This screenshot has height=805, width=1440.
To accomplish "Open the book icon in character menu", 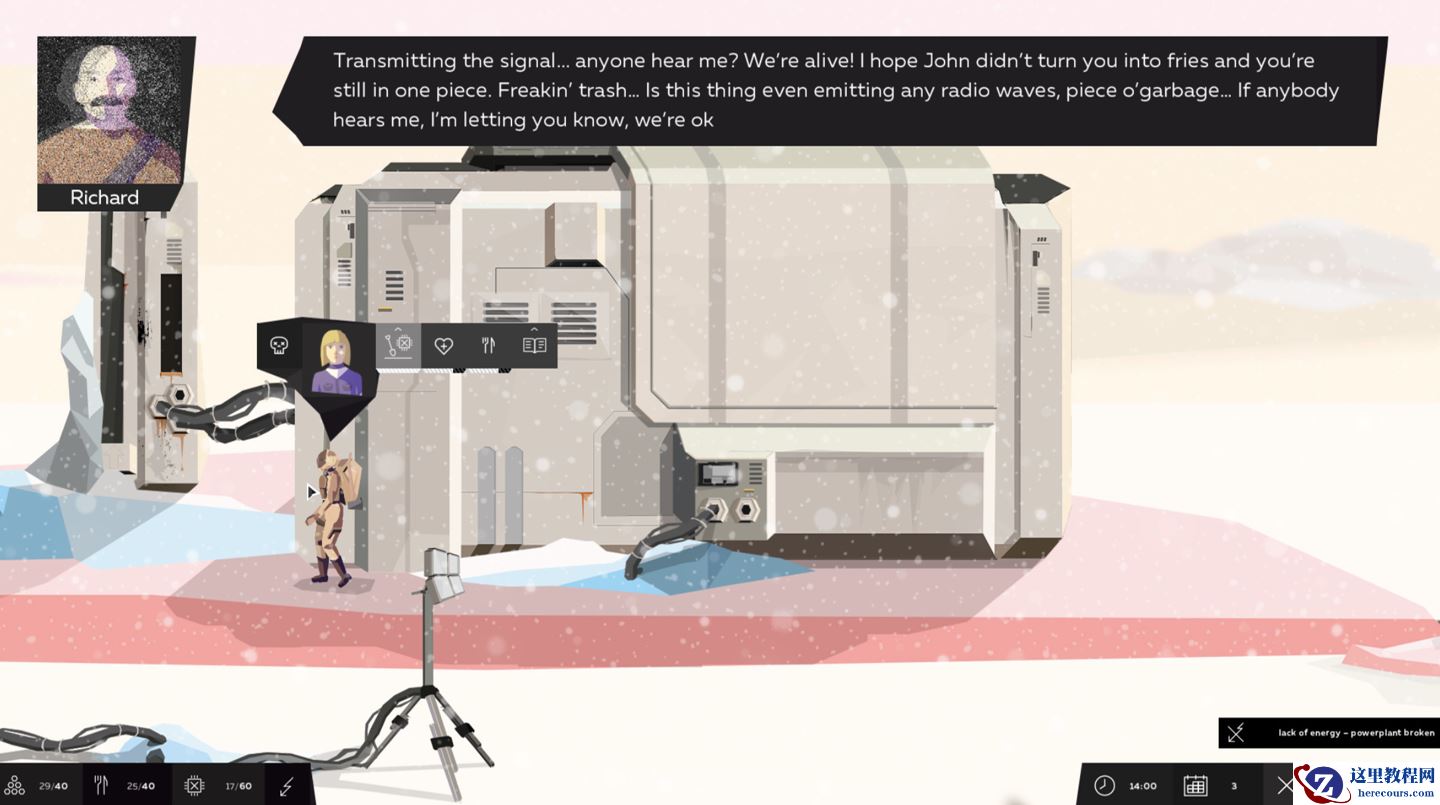I will (534, 346).
